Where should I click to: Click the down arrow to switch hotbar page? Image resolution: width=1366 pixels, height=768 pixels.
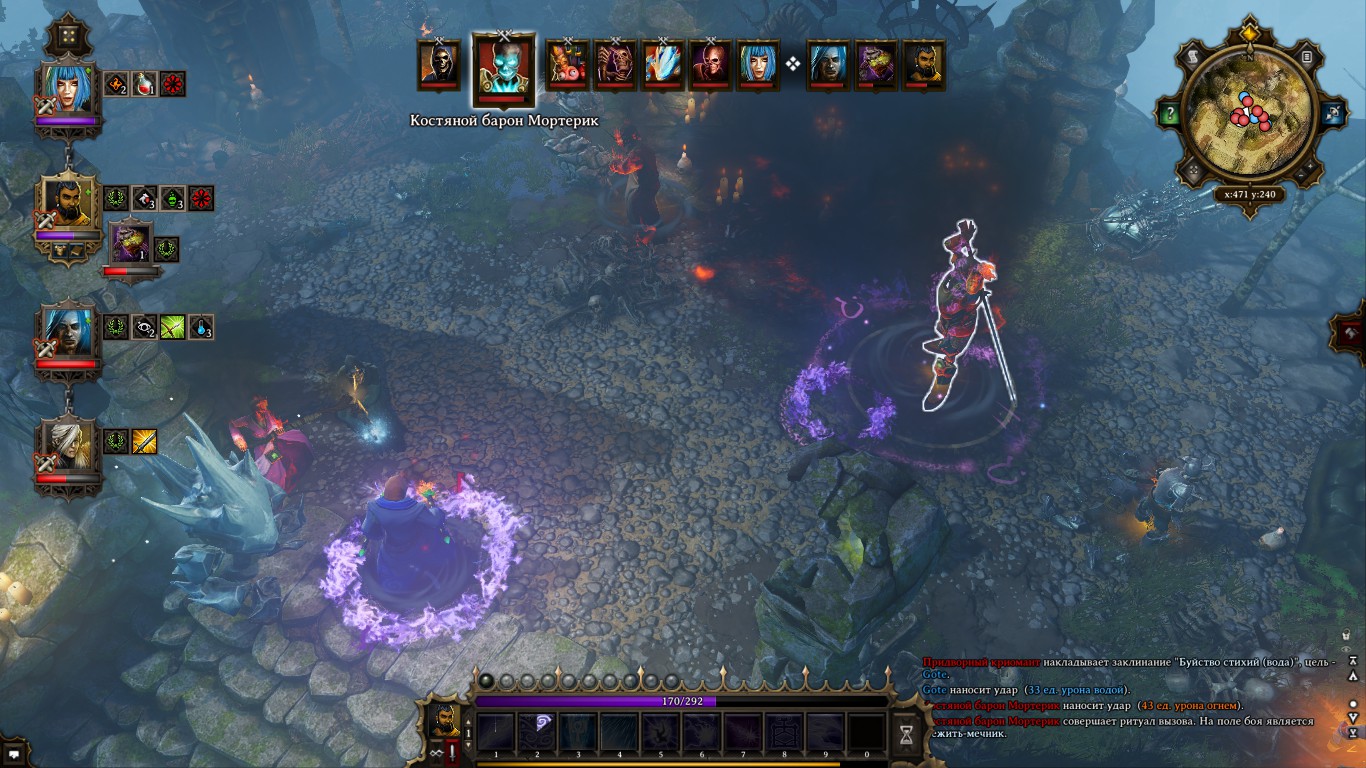(x=468, y=745)
